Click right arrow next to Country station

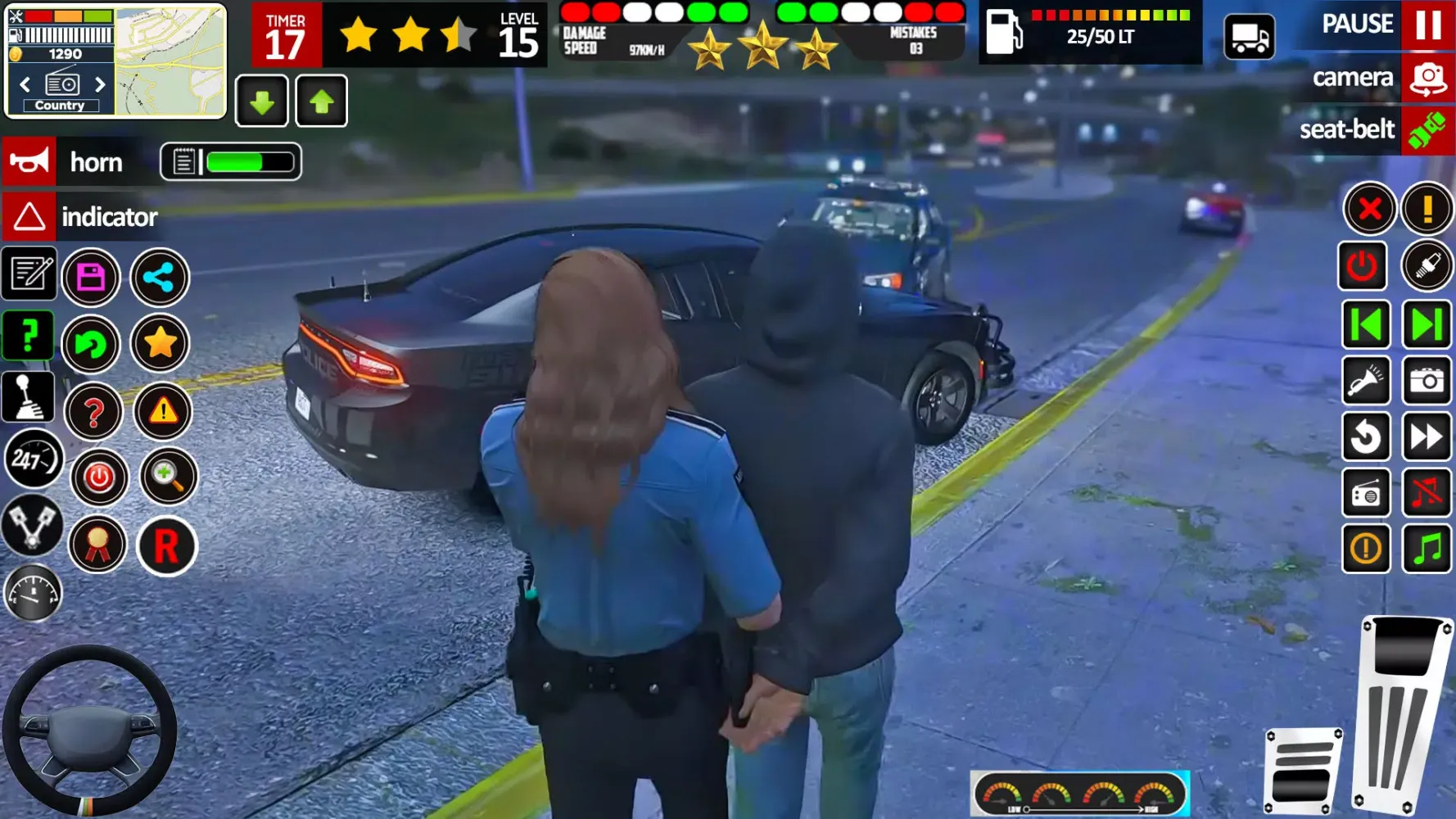100,84
